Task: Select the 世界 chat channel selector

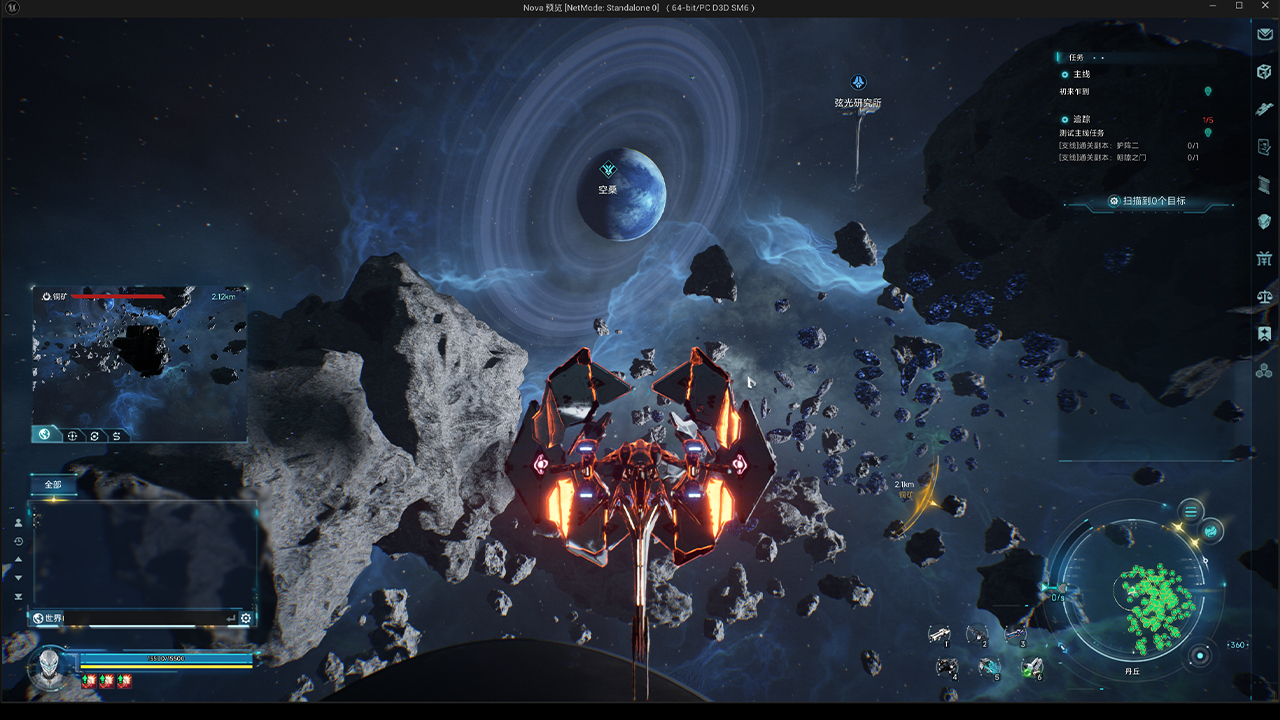Action: click(x=48, y=618)
